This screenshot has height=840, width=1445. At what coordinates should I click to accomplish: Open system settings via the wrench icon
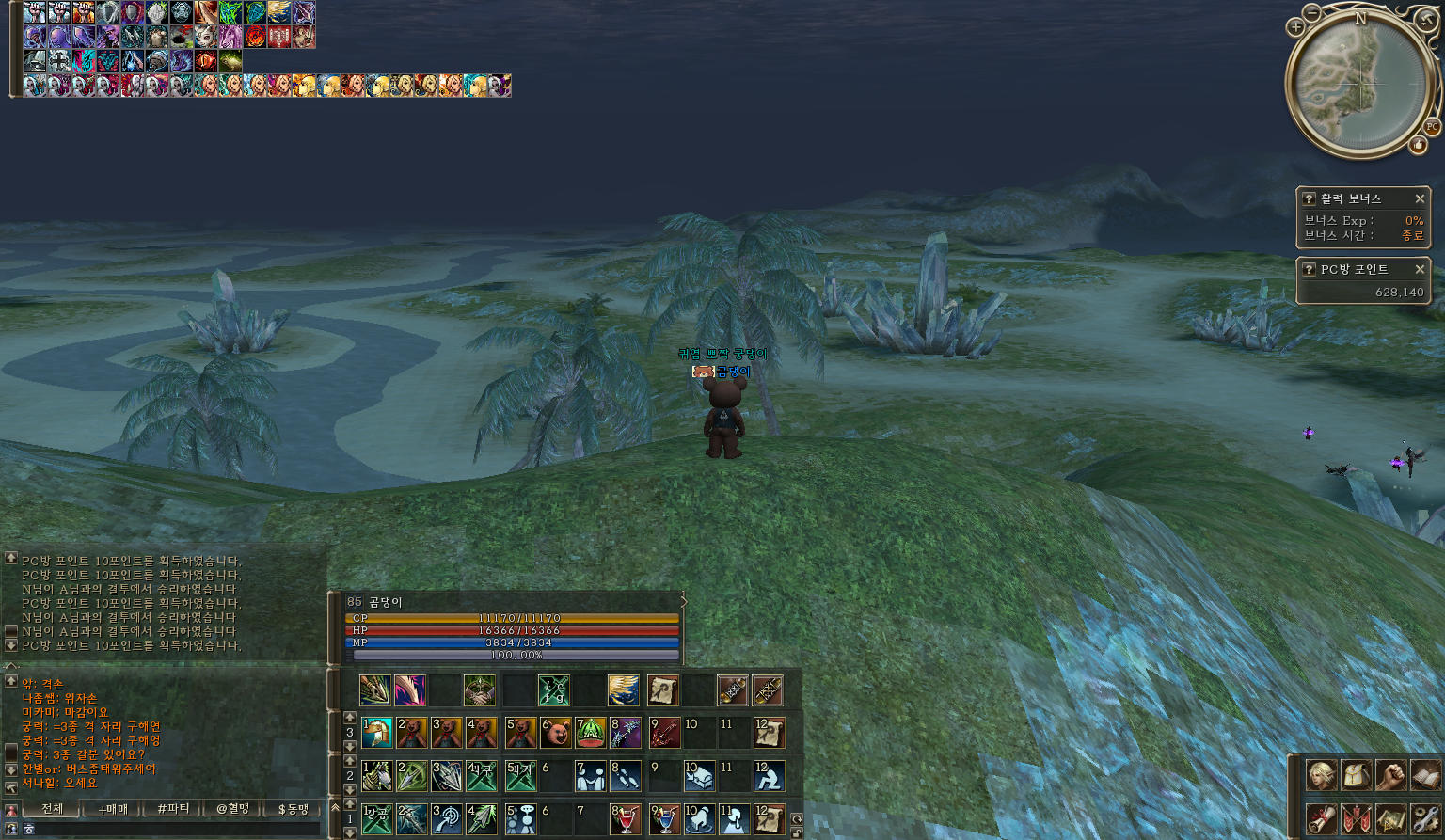click(x=1425, y=818)
